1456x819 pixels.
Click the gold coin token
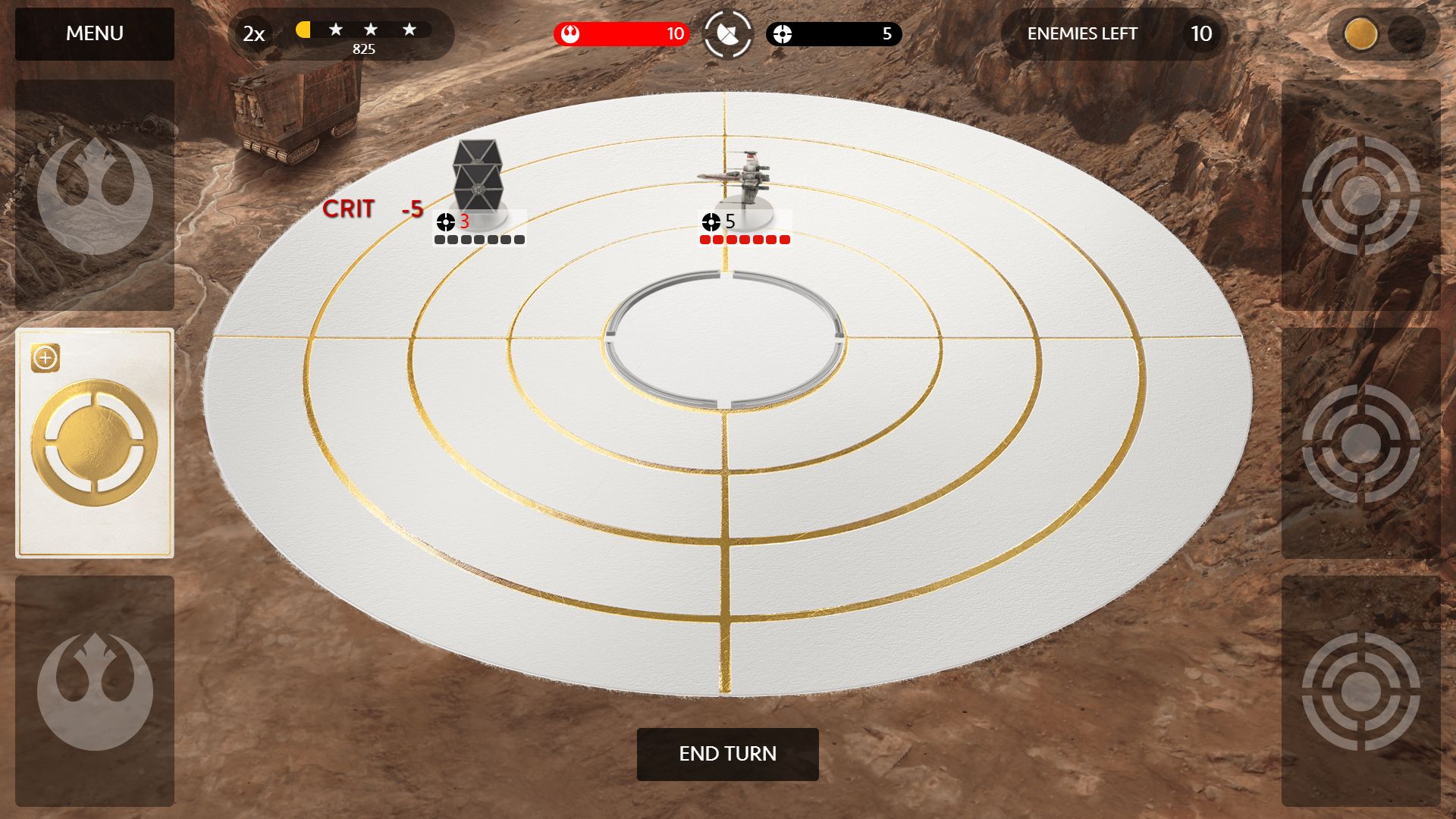pyautogui.click(x=1360, y=34)
